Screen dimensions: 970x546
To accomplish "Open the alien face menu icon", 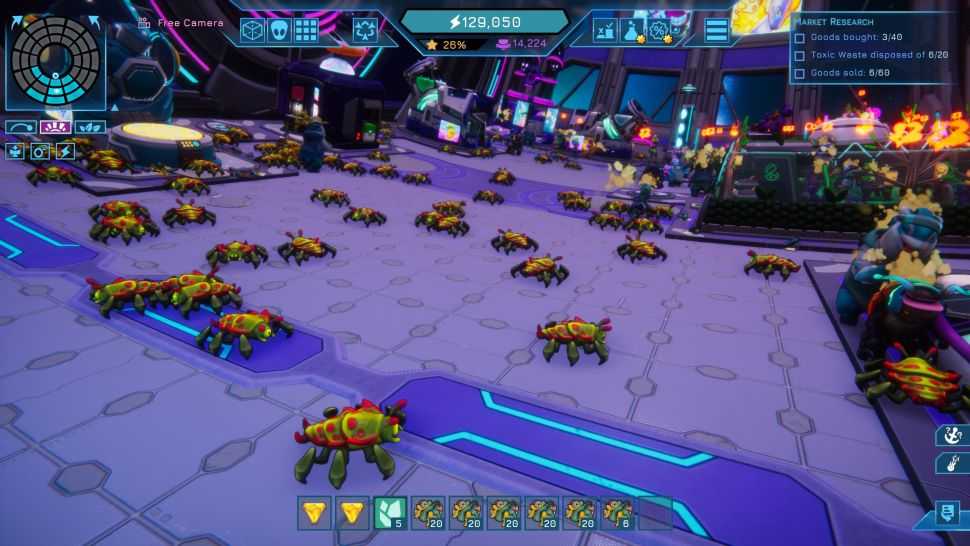I will coord(279,30).
